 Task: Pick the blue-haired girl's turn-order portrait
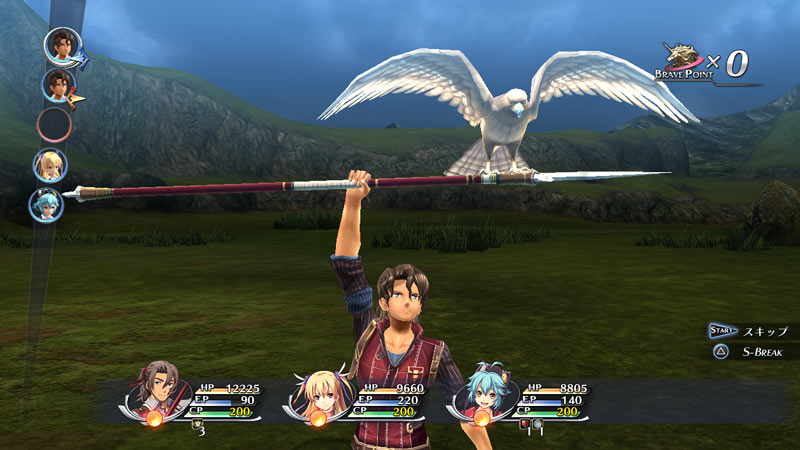point(46,203)
